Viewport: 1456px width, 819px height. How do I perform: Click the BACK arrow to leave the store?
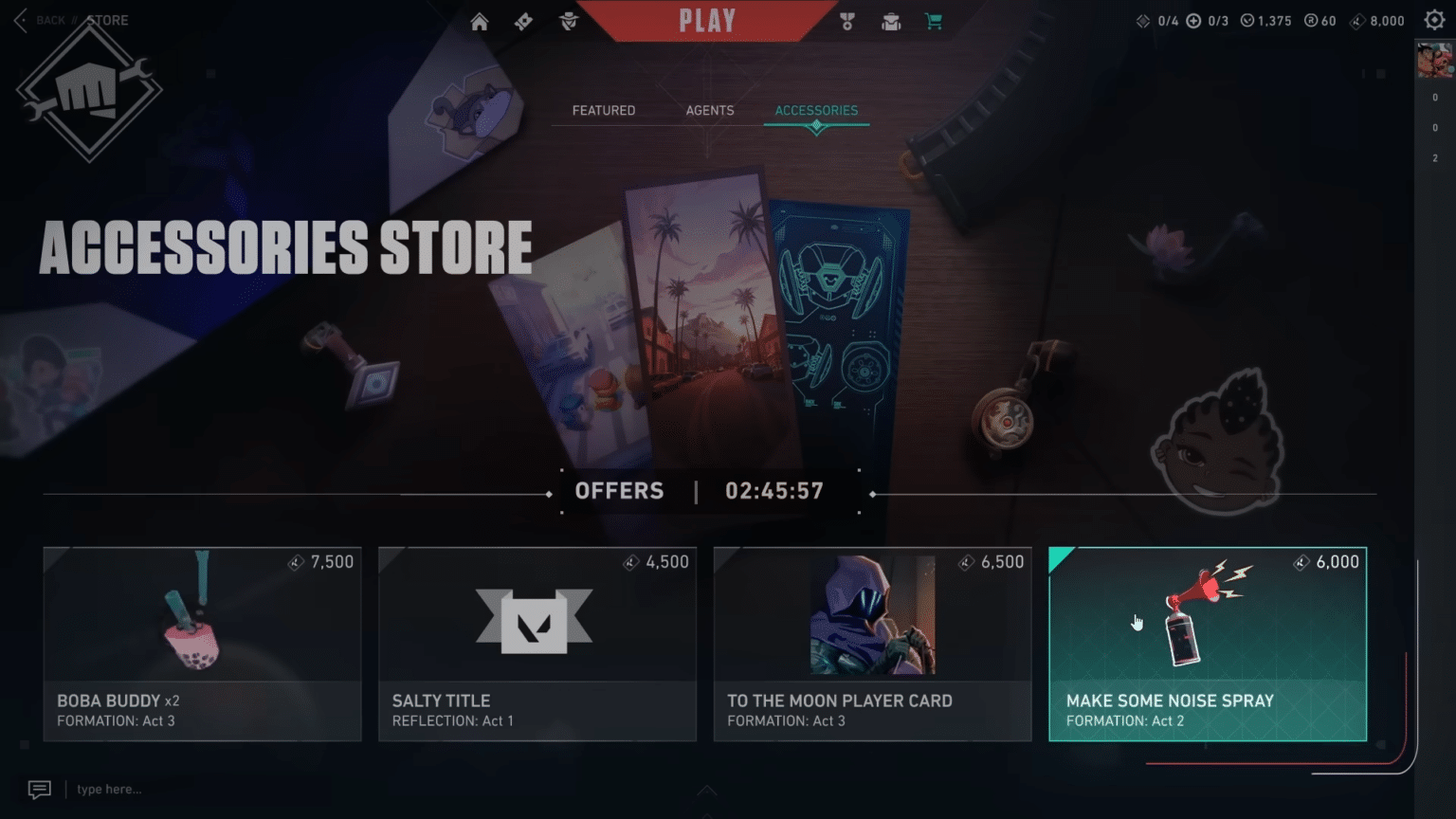tap(21, 20)
